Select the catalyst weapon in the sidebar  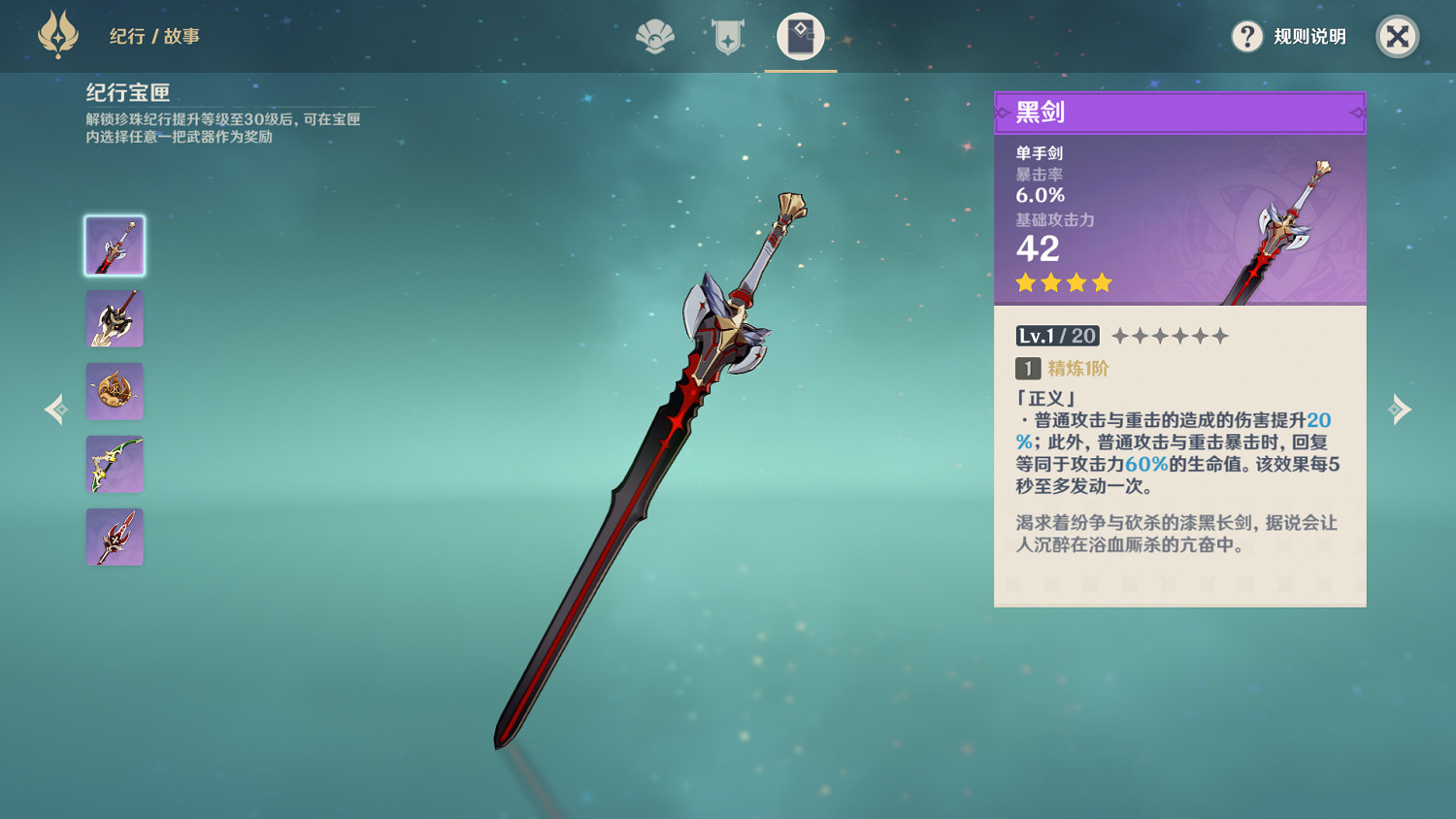pyautogui.click(x=115, y=390)
